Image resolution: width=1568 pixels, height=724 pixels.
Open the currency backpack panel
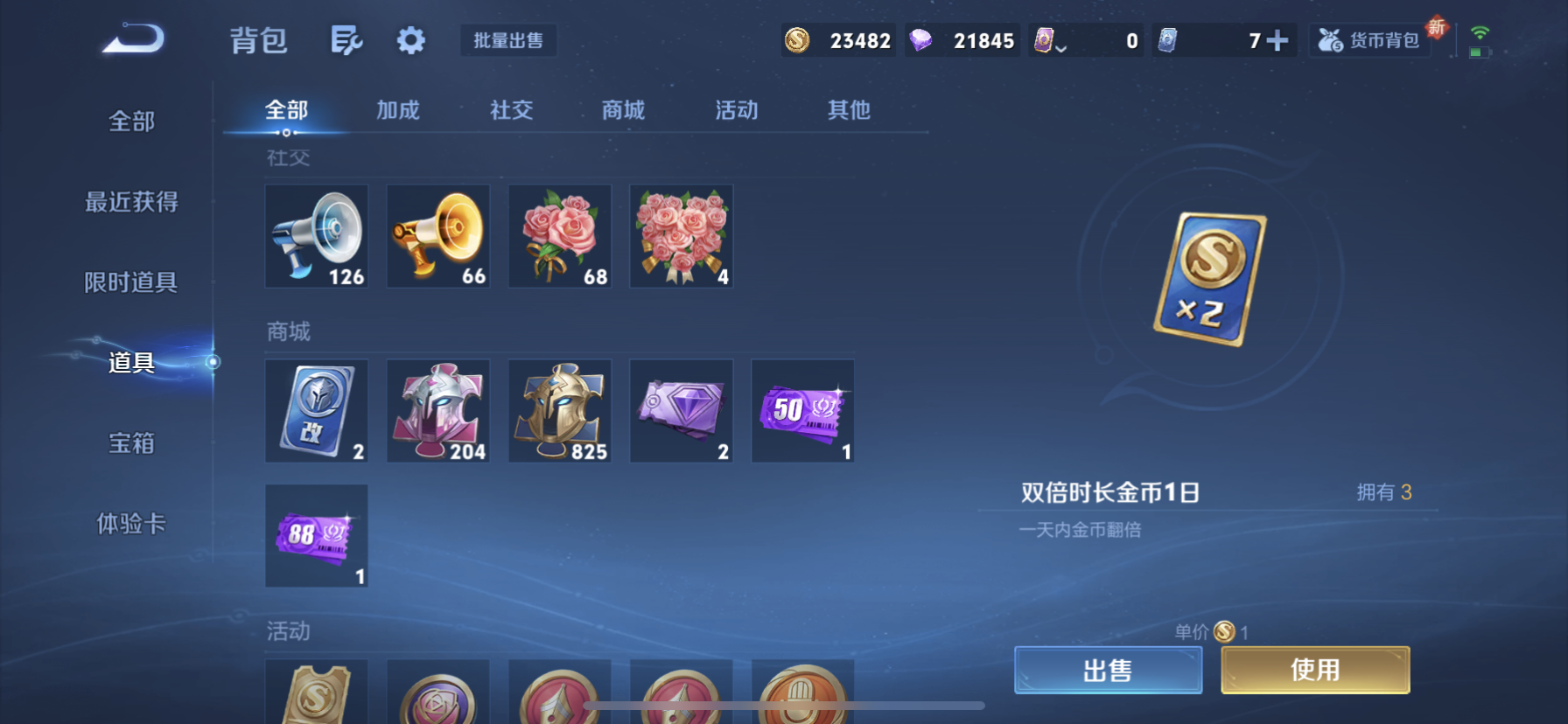tap(1368, 39)
